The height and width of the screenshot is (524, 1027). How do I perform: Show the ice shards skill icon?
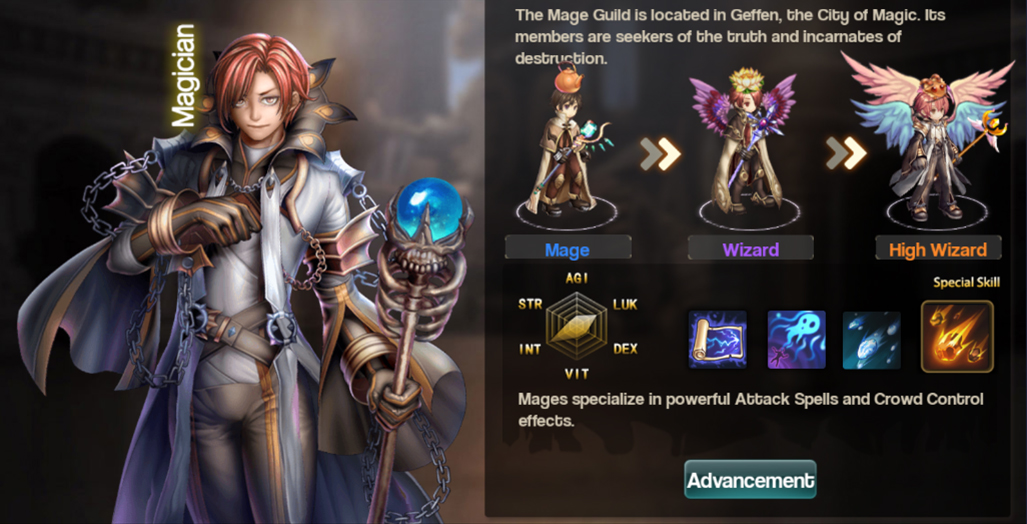coord(871,339)
